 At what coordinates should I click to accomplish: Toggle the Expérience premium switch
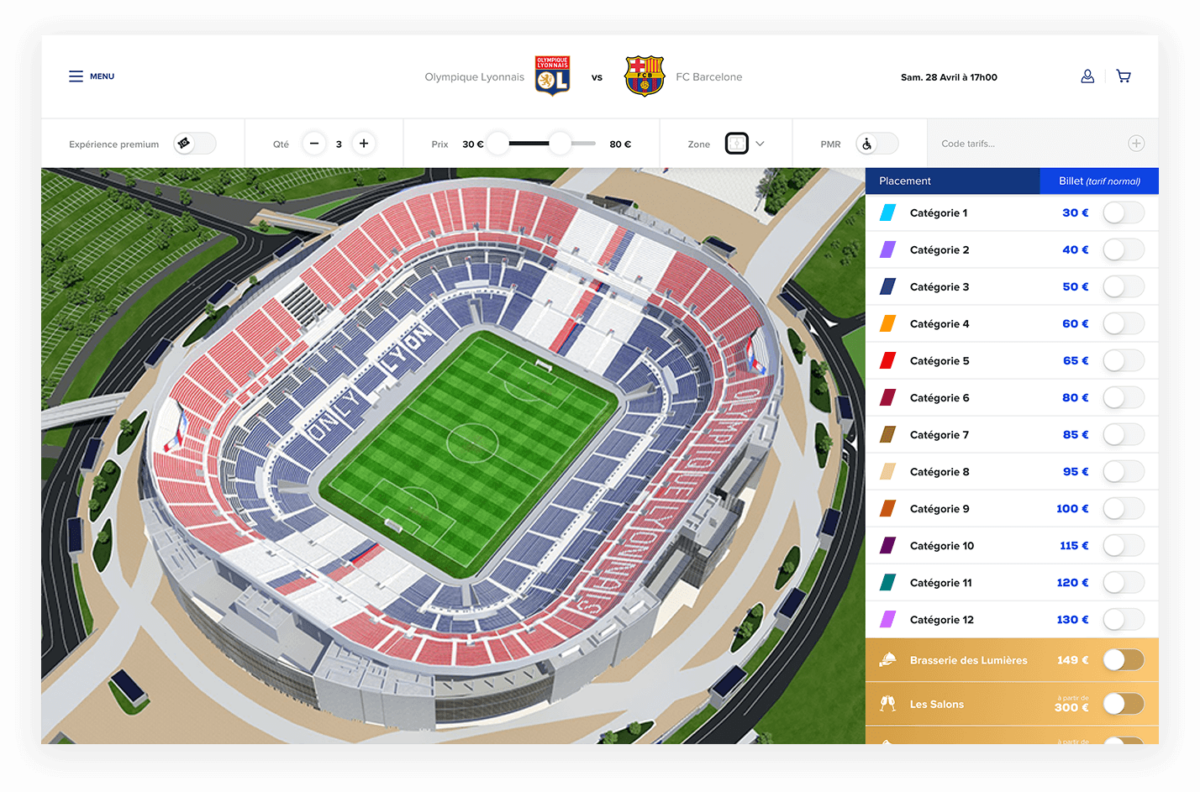(x=194, y=144)
